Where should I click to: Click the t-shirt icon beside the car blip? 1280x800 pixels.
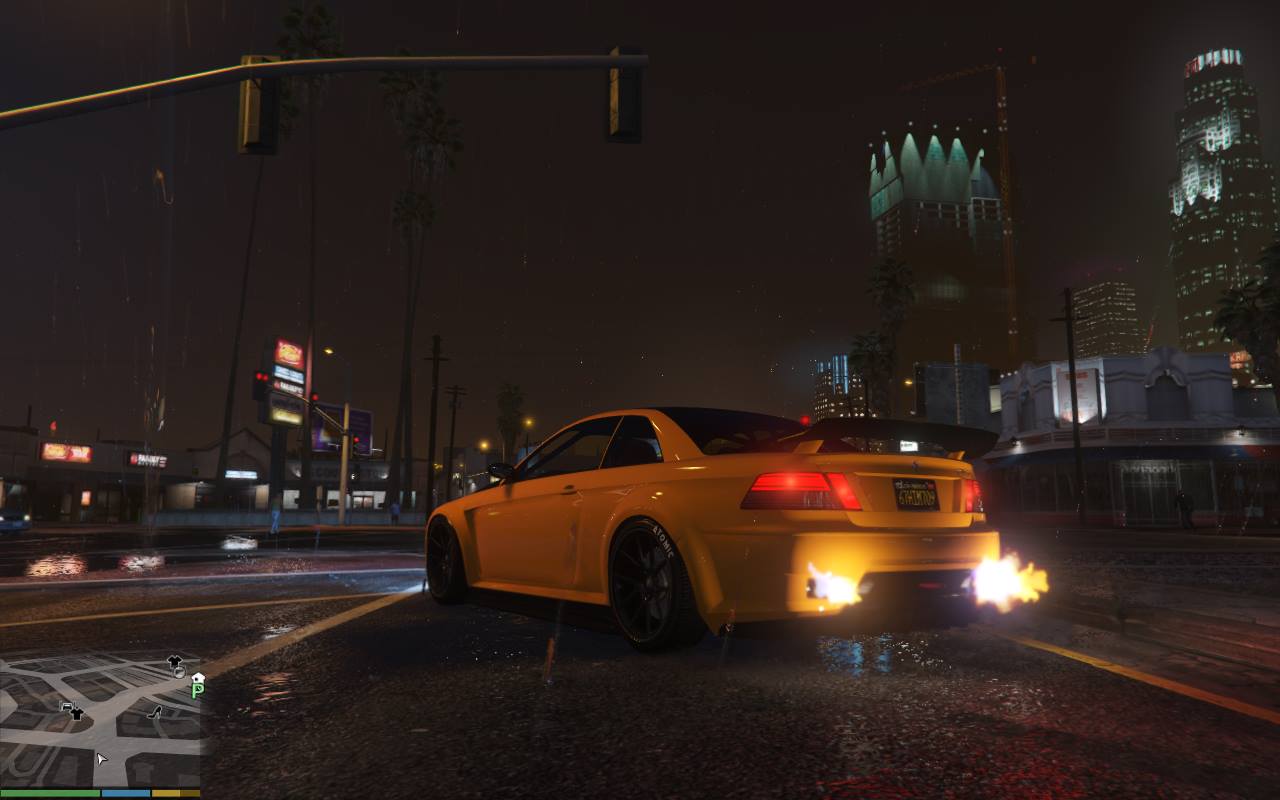(77, 713)
